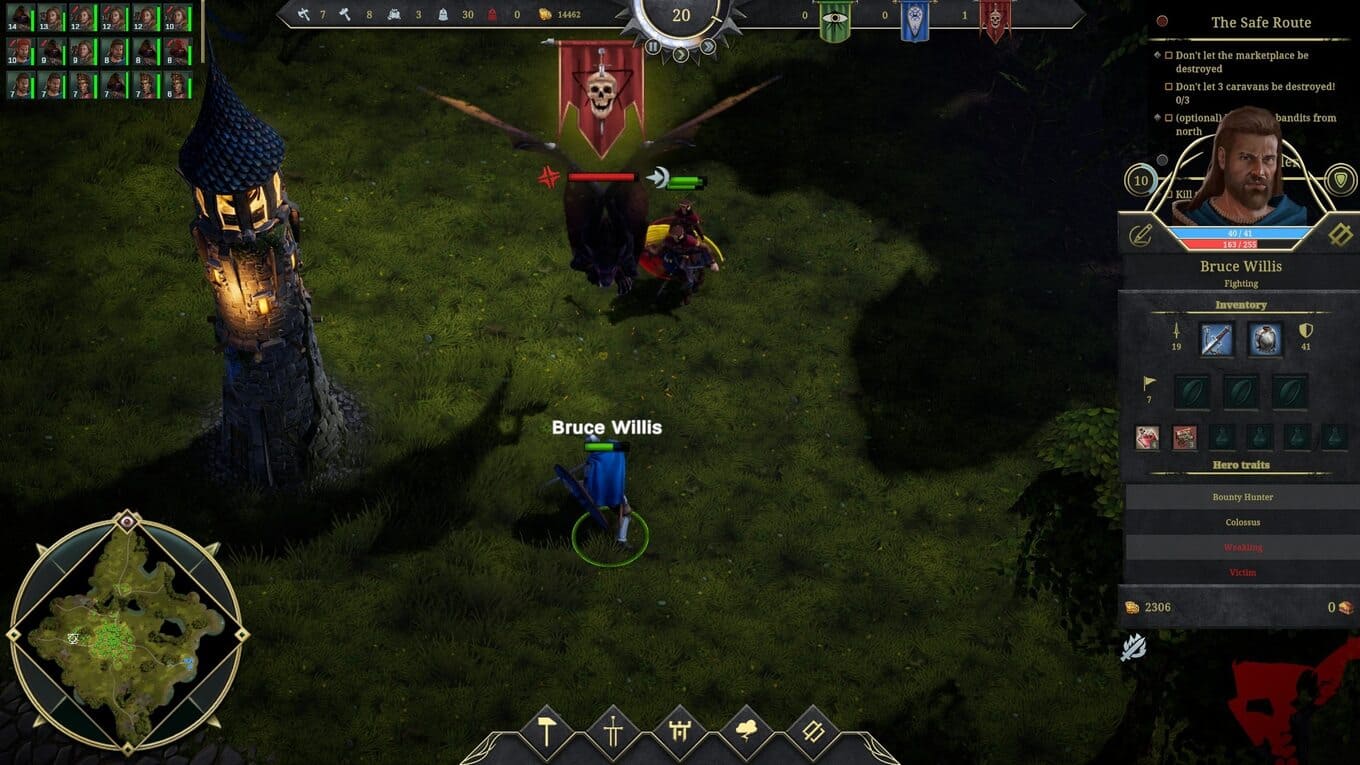Select the castle gate icon in bottom bar
Image resolution: width=1360 pixels, height=765 pixels.
pos(681,732)
